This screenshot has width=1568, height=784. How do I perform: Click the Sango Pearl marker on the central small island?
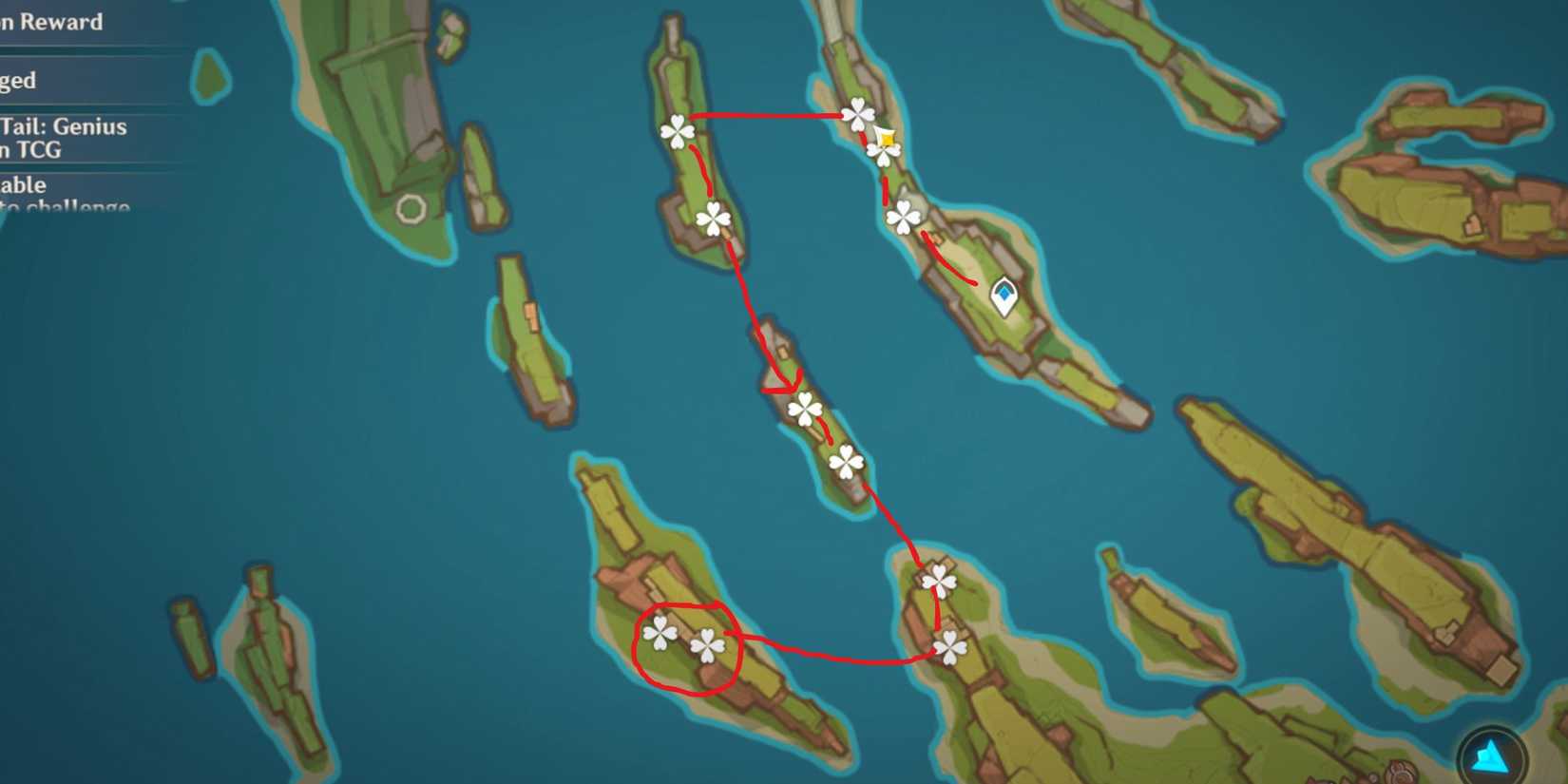click(804, 408)
